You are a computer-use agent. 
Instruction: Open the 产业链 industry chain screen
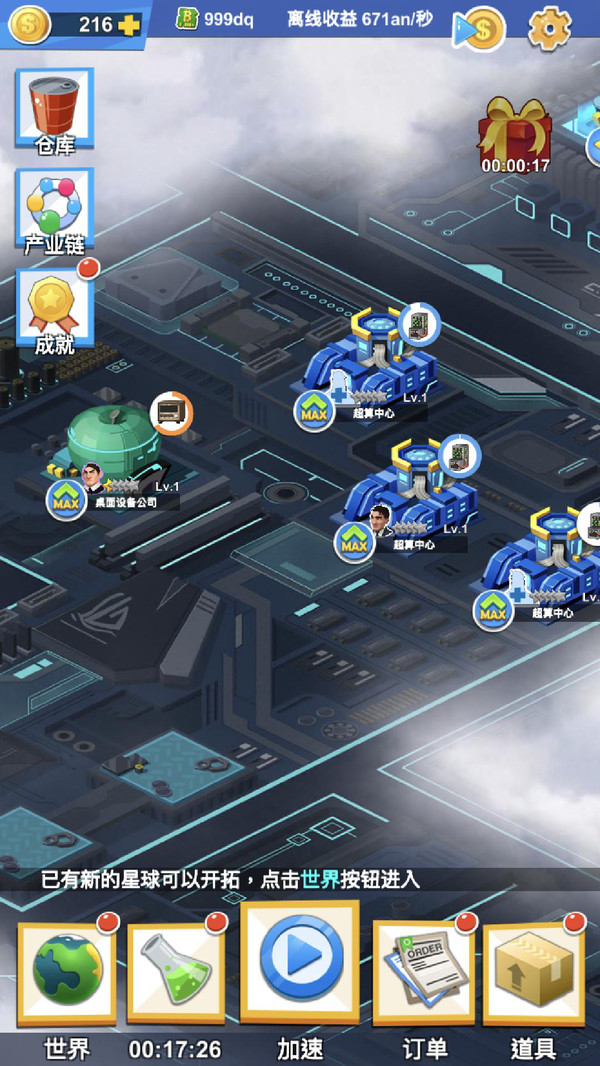(x=54, y=209)
